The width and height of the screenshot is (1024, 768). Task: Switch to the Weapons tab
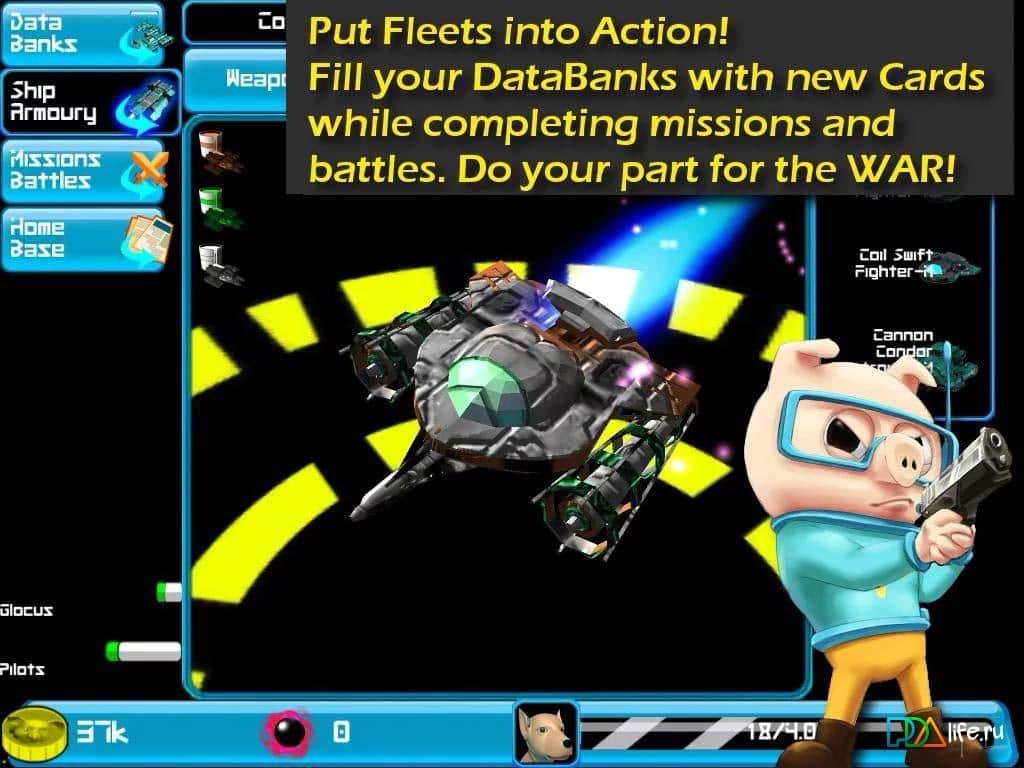click(x=236, y=78)
